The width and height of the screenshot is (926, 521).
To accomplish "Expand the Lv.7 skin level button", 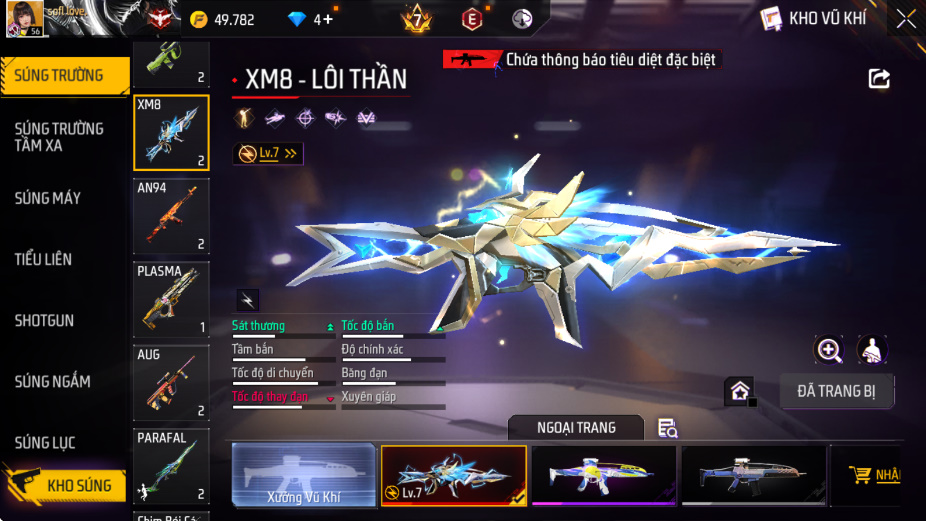I will (268, 153).
